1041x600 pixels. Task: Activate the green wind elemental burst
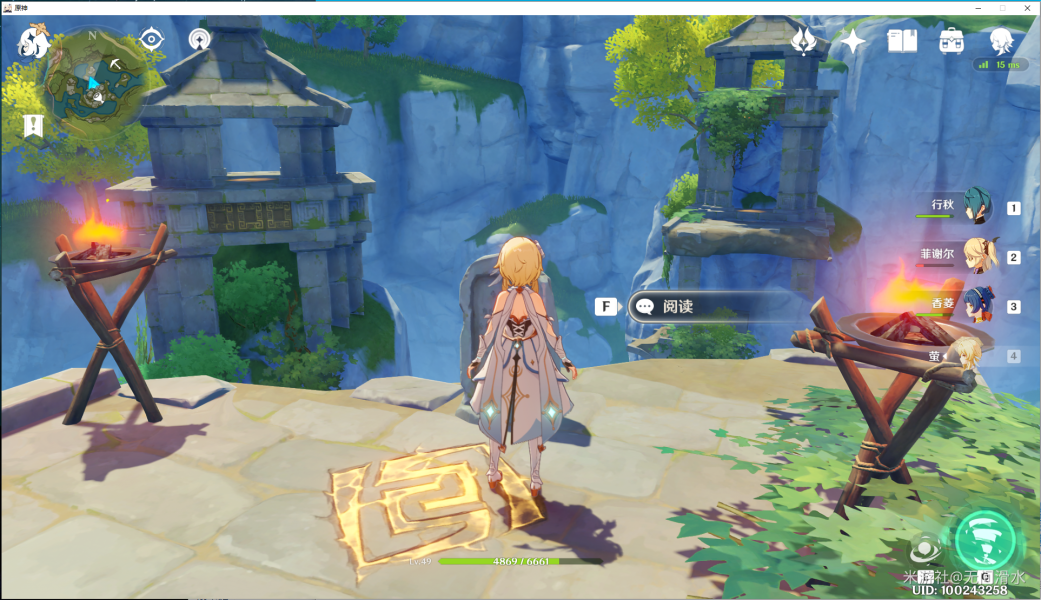(x=984, y=540)
